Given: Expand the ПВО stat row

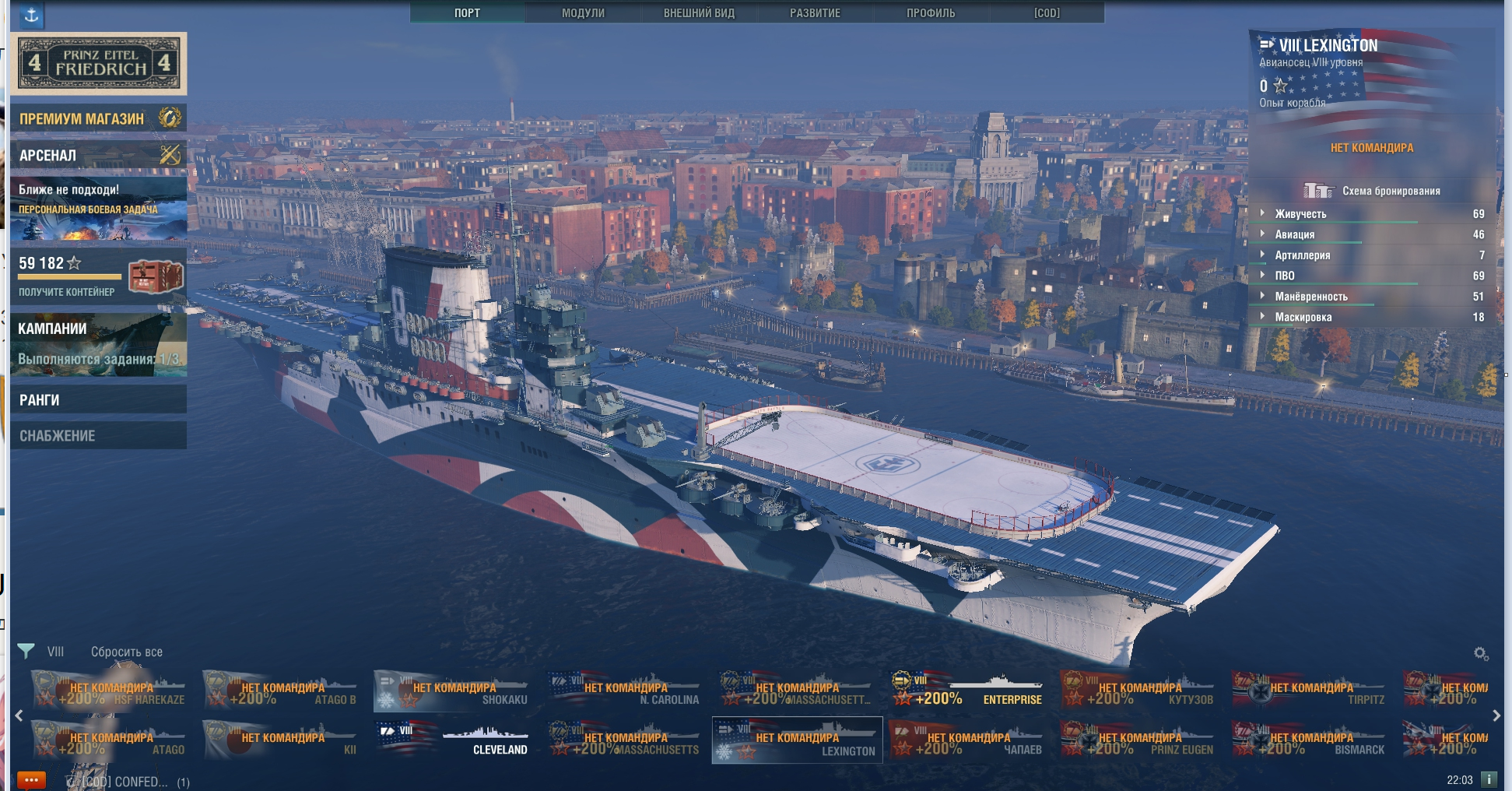Looking at the screenshot, I should pyautogui.click(x=1285, y=276).
